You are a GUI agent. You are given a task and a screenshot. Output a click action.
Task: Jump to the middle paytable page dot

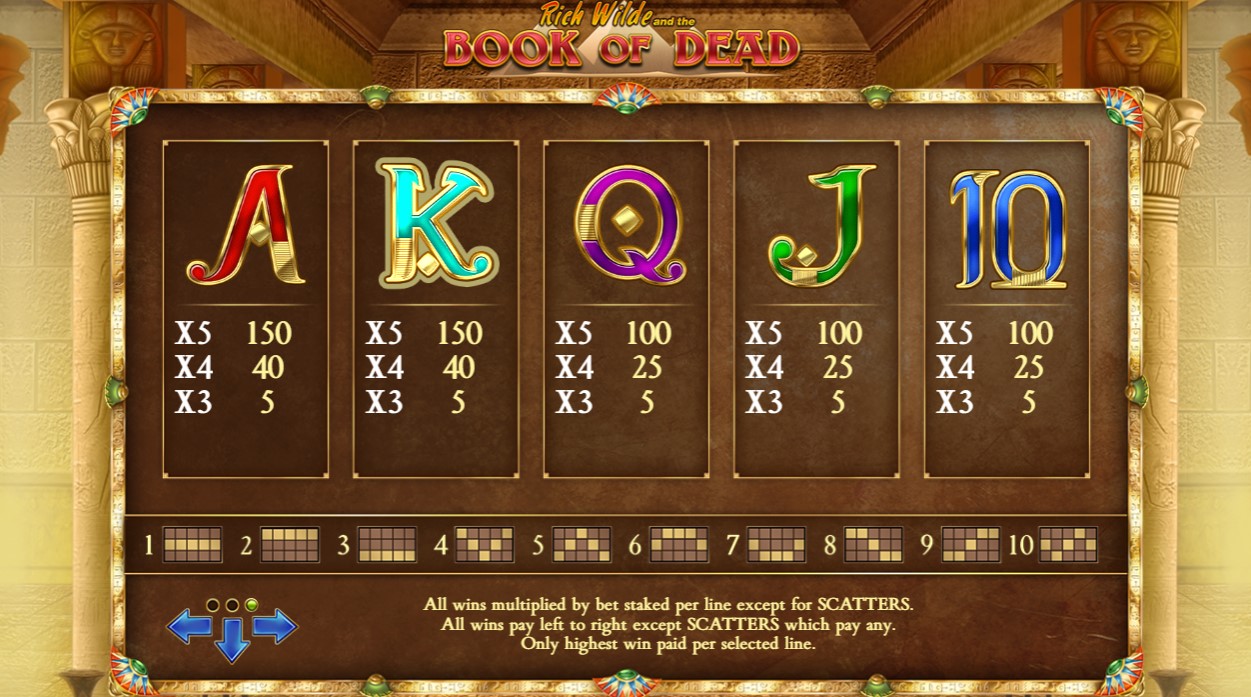click(232, 605)
